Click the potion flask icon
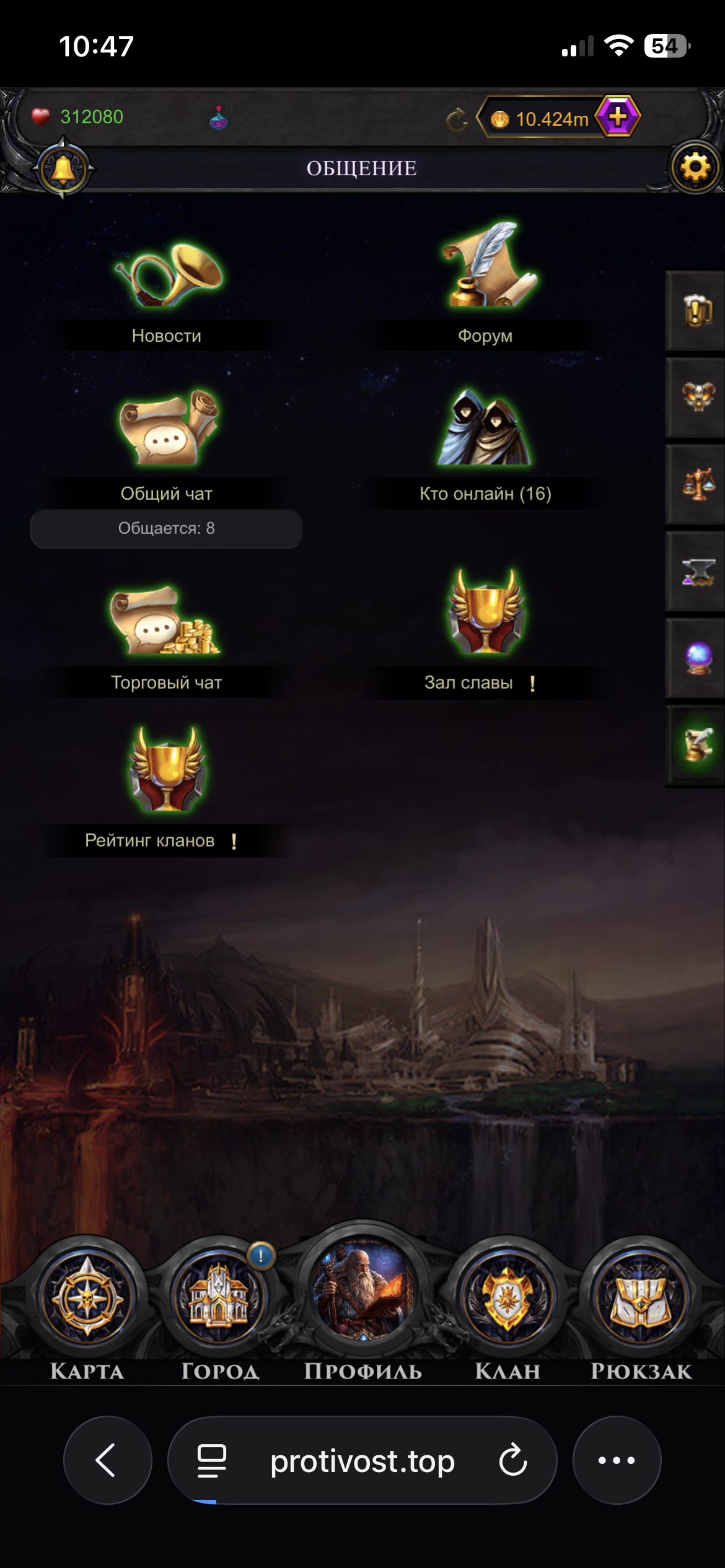Image resolution: width=725 pixels, height=1568 pixels. pos(219,118)
